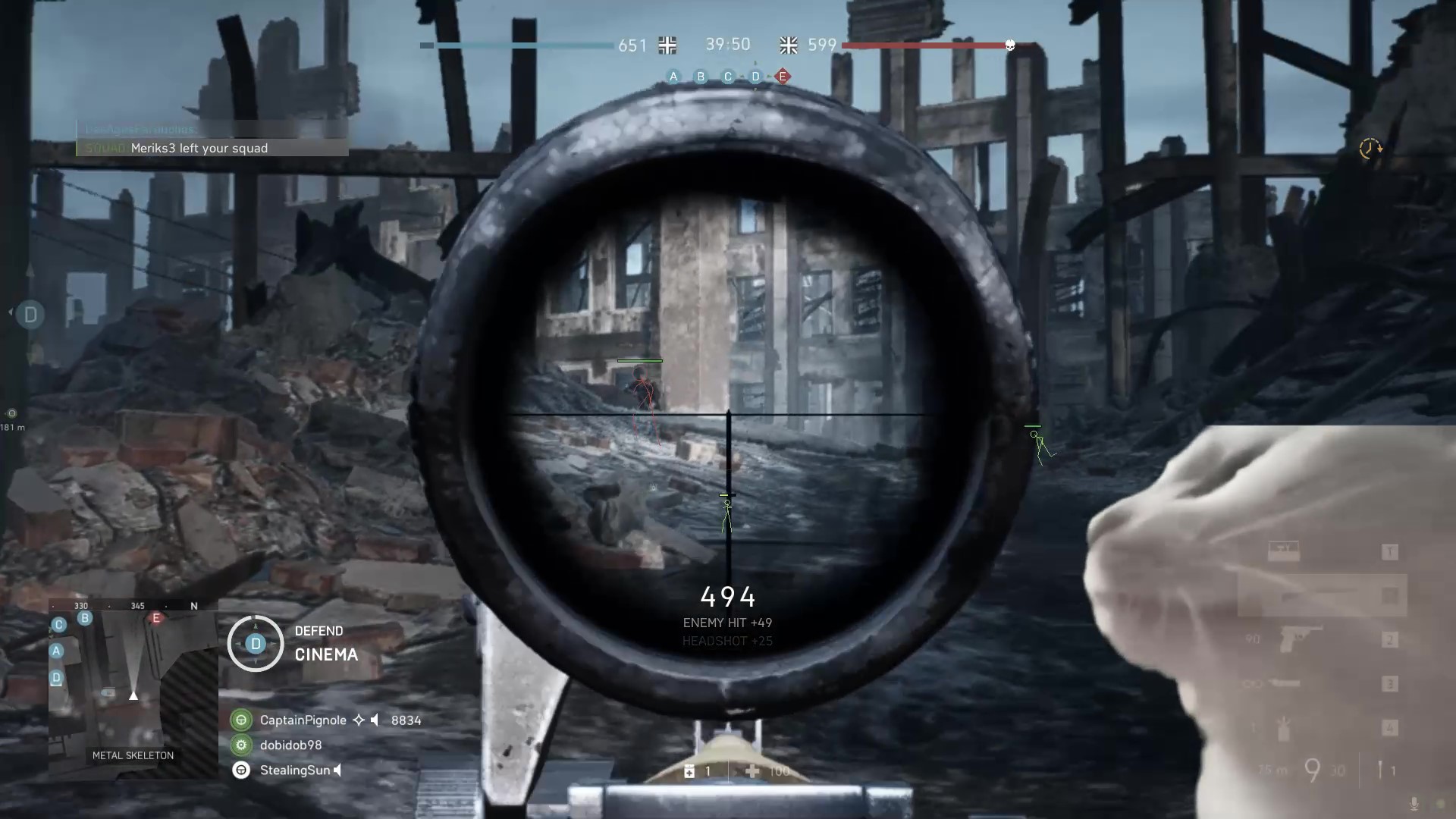
Task: Click the British flag beside 599 score
Action: (x=787, y=45)
